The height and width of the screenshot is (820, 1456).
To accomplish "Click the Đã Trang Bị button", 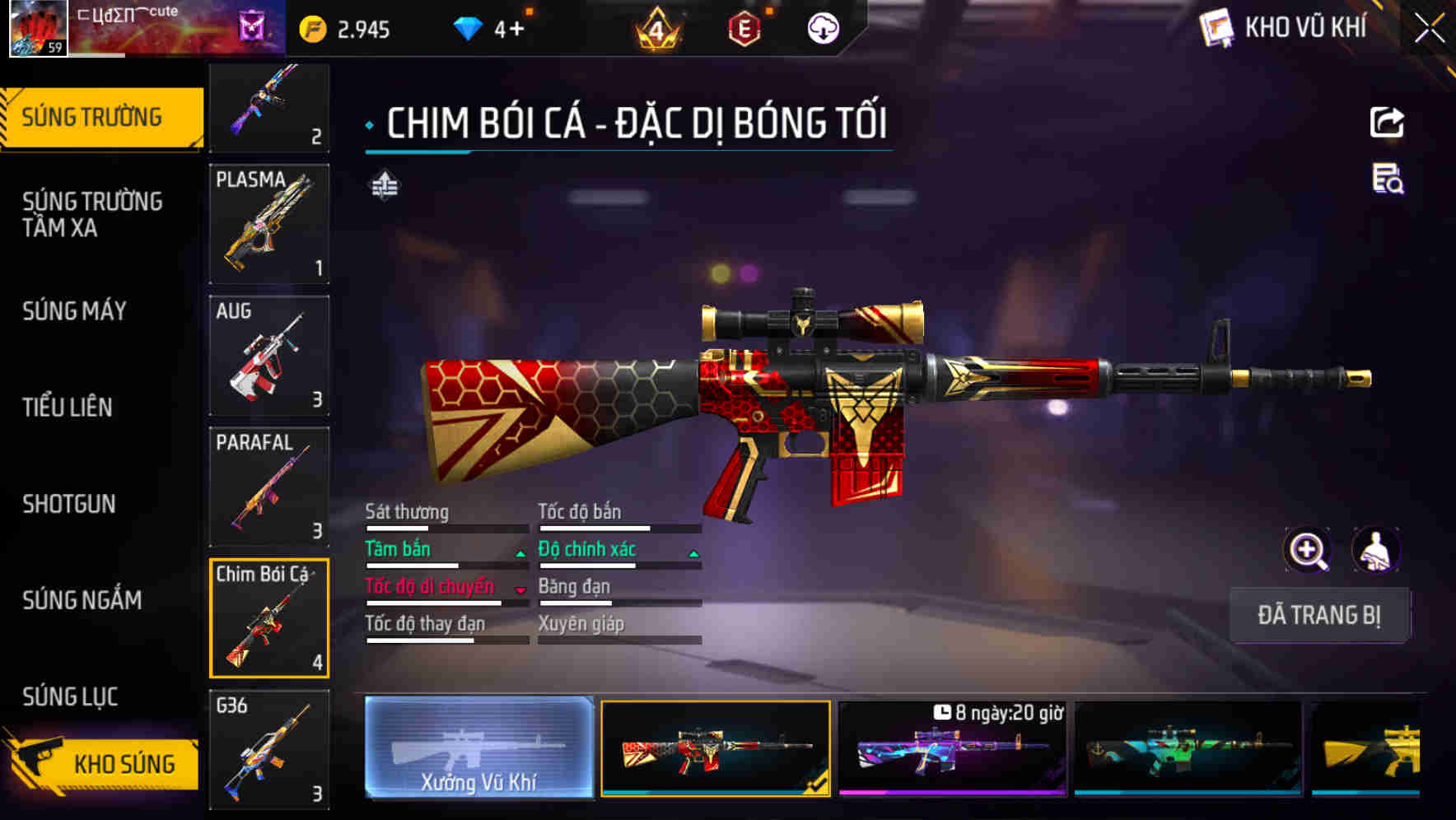I will click(1318, 615).
